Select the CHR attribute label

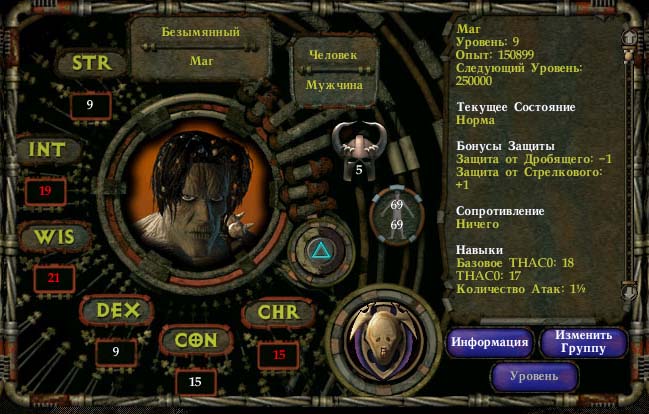(x=278, y=312)
